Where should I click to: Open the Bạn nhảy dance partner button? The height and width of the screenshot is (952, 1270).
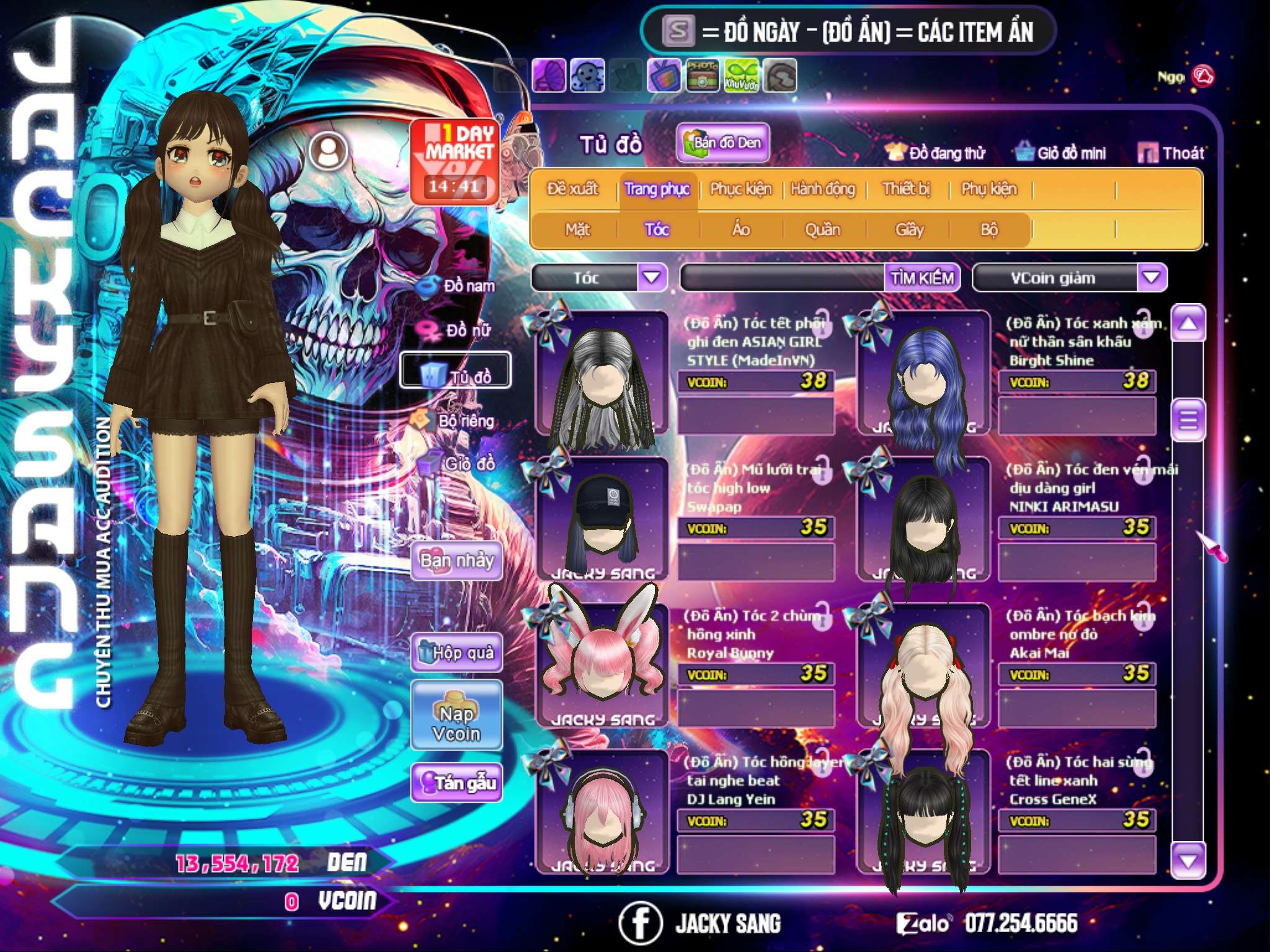pyautogui.click(x=456, y=561)
